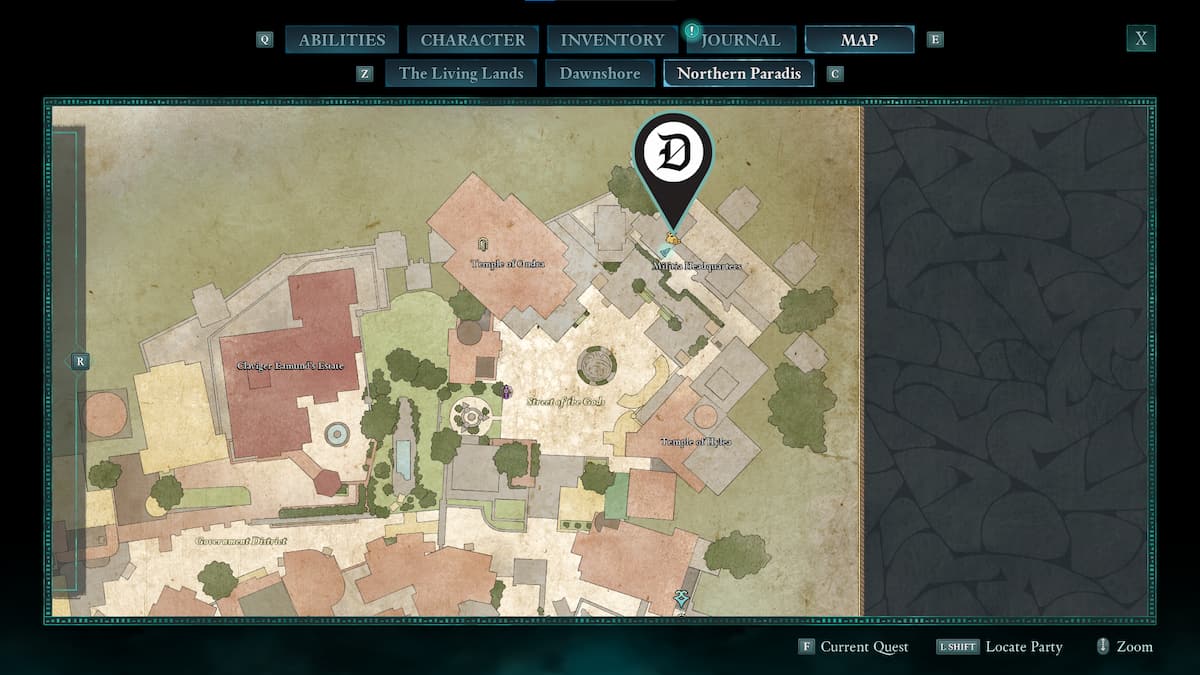Viewport: 1200px width, 675px height.
Task: Select the teal beacon marker at the map's bottom edge
Action: coord(681,597)
